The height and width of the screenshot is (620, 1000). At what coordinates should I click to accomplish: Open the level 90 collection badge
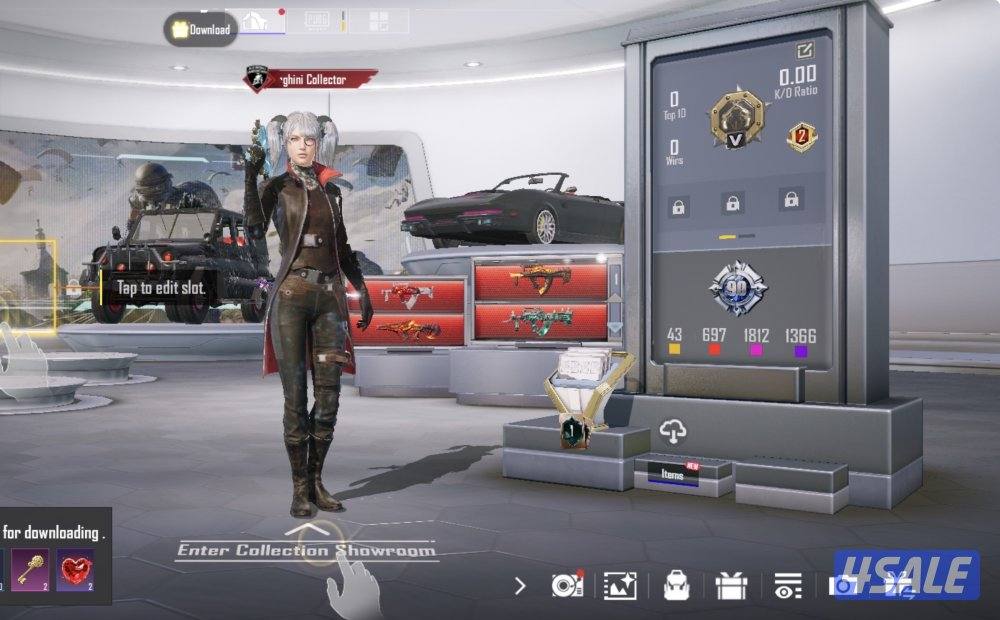pyautogui.click(x=738, y=287)
